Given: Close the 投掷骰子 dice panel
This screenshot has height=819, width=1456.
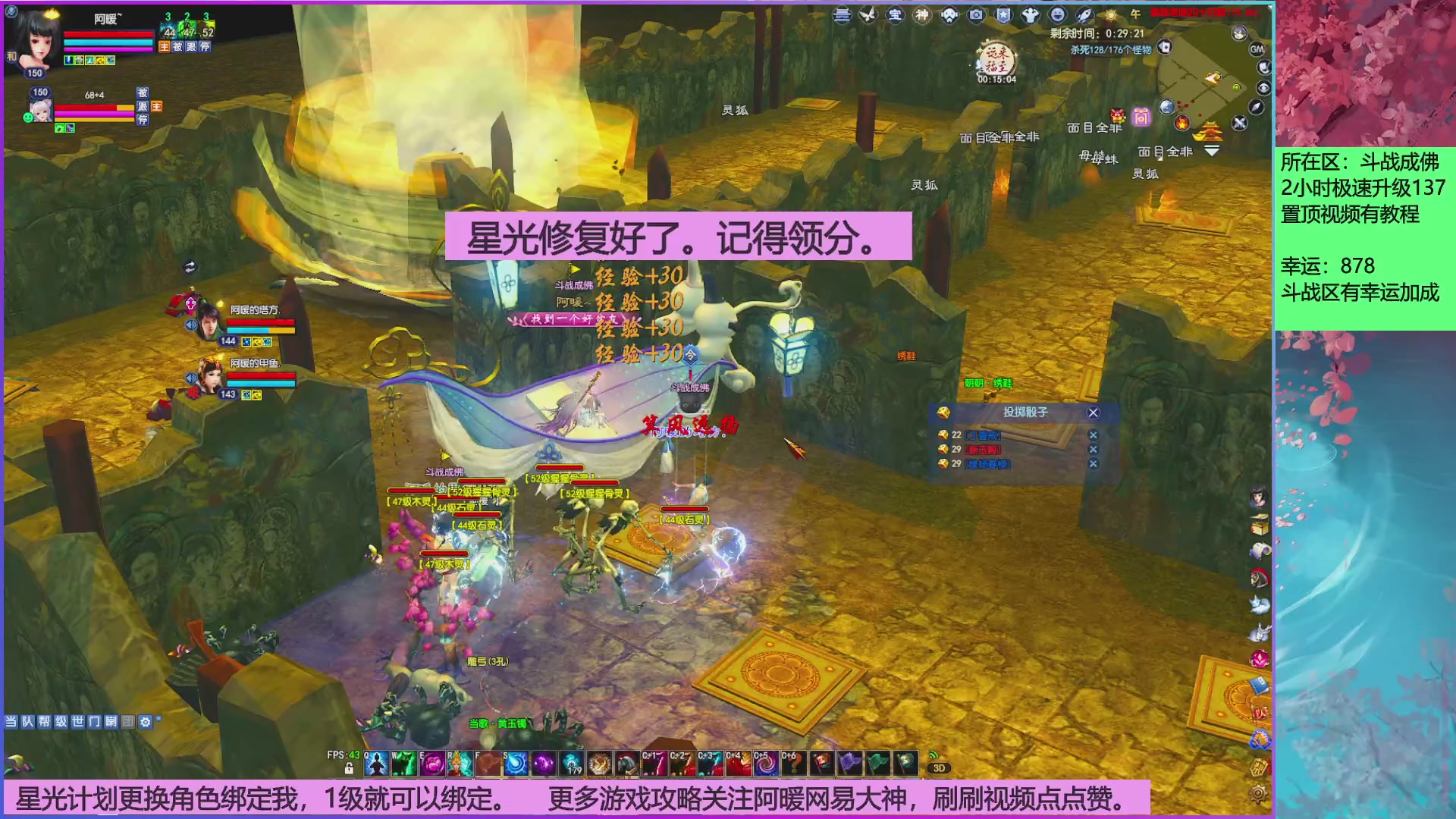Looking at the screenshot, I should coord(1093,413).
